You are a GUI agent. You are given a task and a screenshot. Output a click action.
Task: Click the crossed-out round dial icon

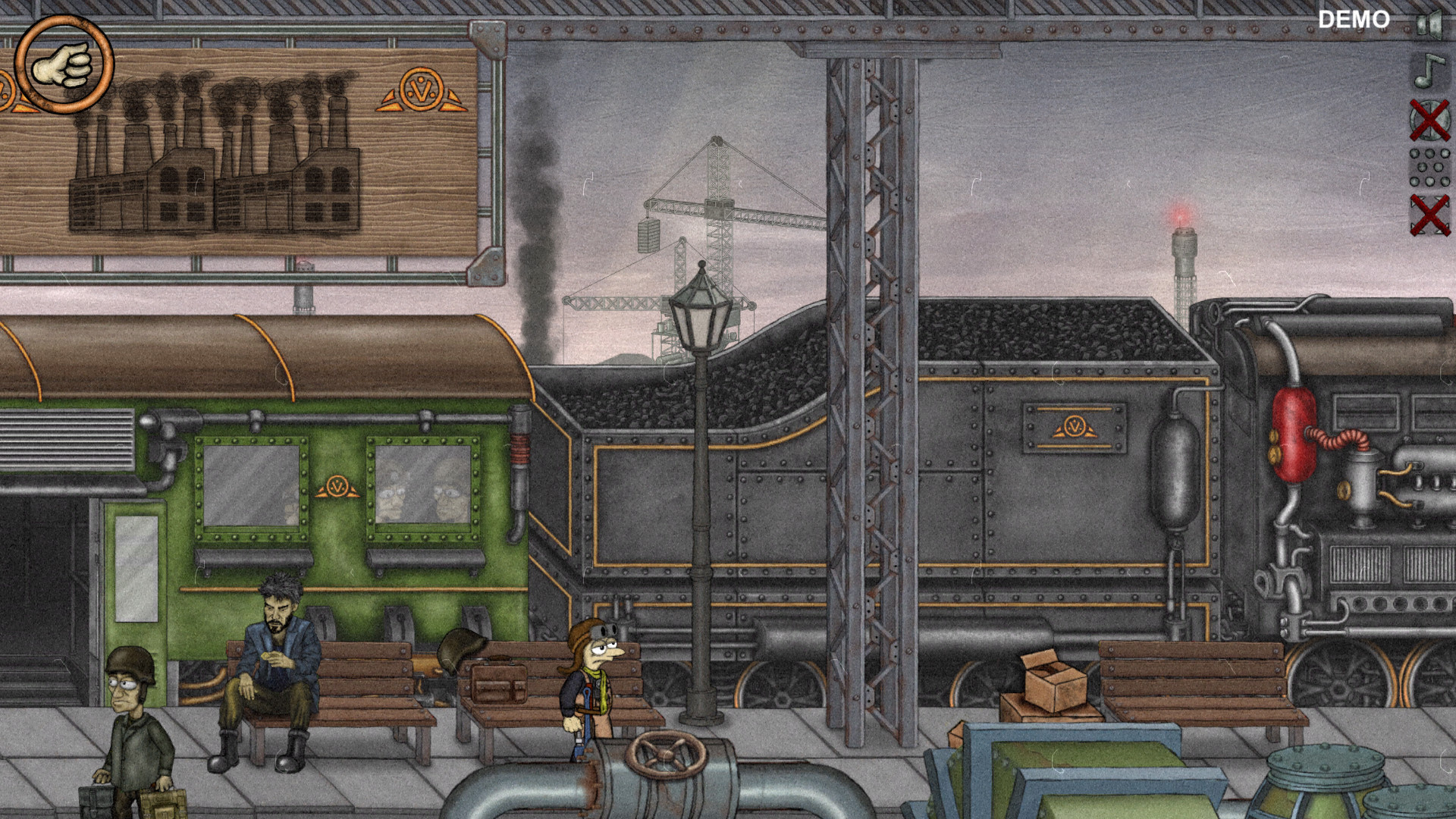tap(1429, 120)
